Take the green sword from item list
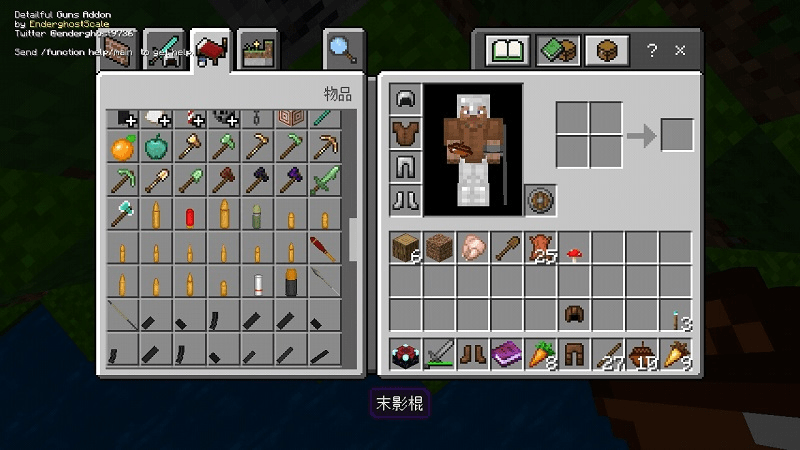 (x=325, y=183)
